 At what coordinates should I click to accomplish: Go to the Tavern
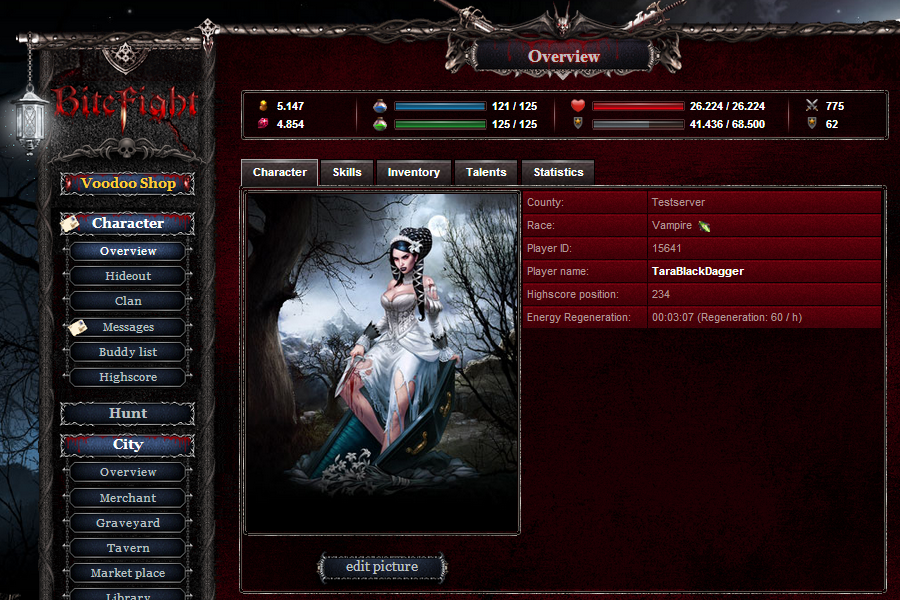128,548
